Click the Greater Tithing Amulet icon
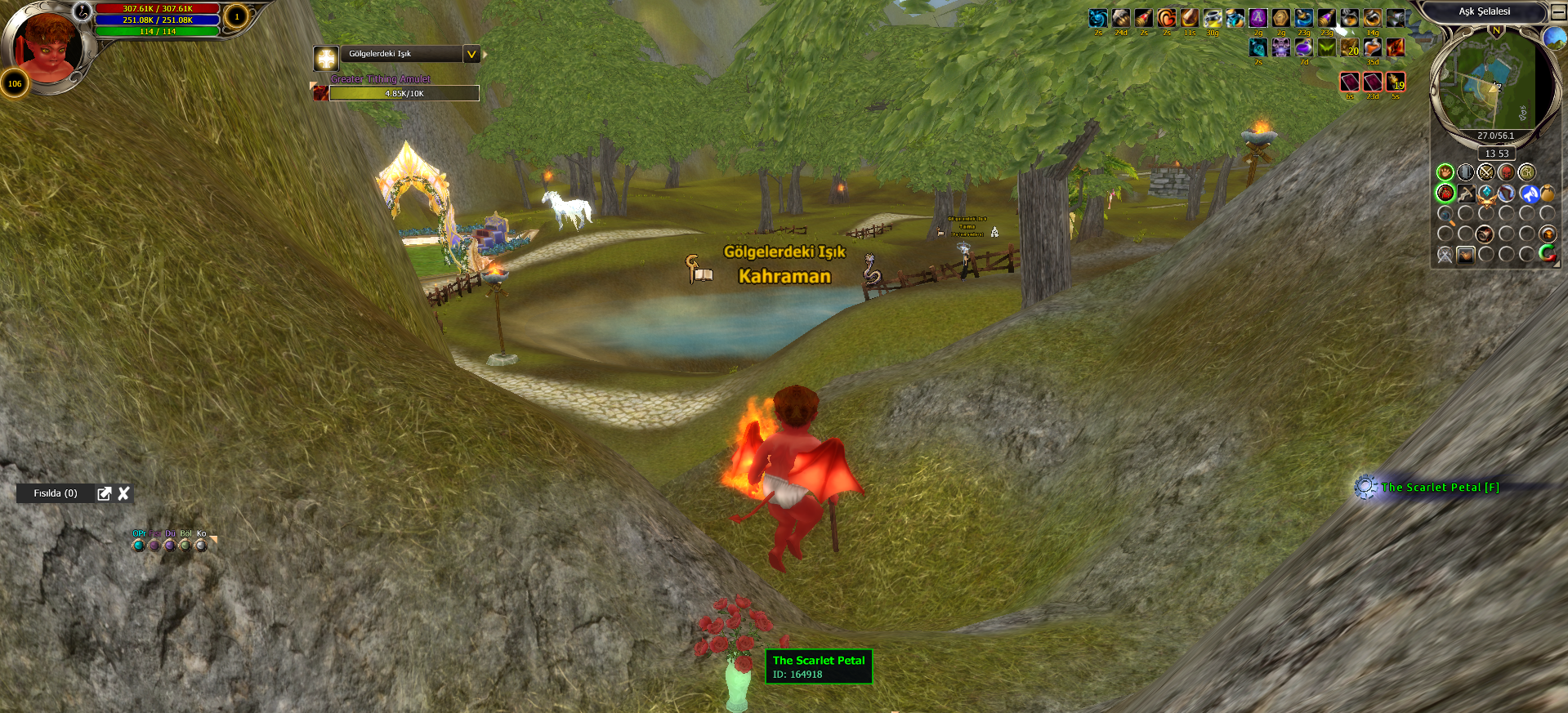This screenshot has height=713, width=1568. point(320,93)
